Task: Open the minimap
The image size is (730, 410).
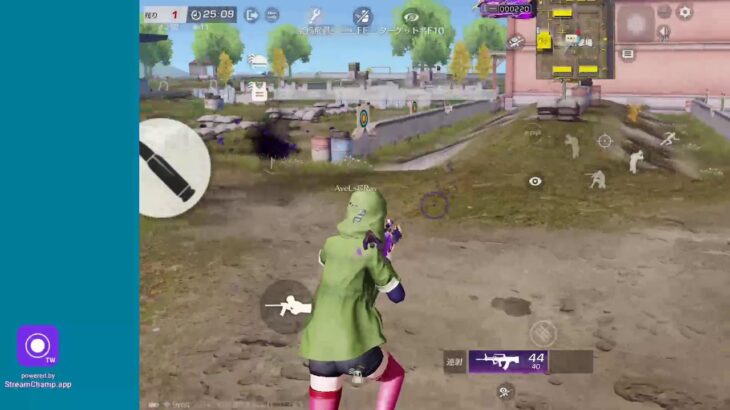Action: pos(573,38)
